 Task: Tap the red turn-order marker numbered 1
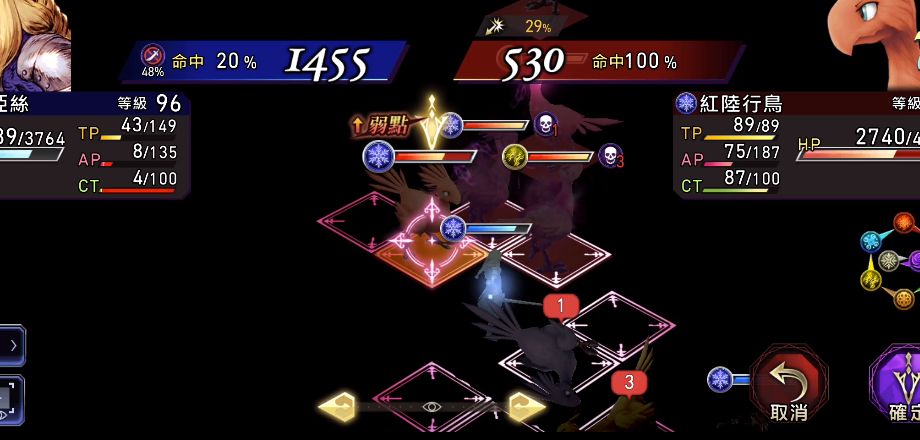[x=561, y=305]
